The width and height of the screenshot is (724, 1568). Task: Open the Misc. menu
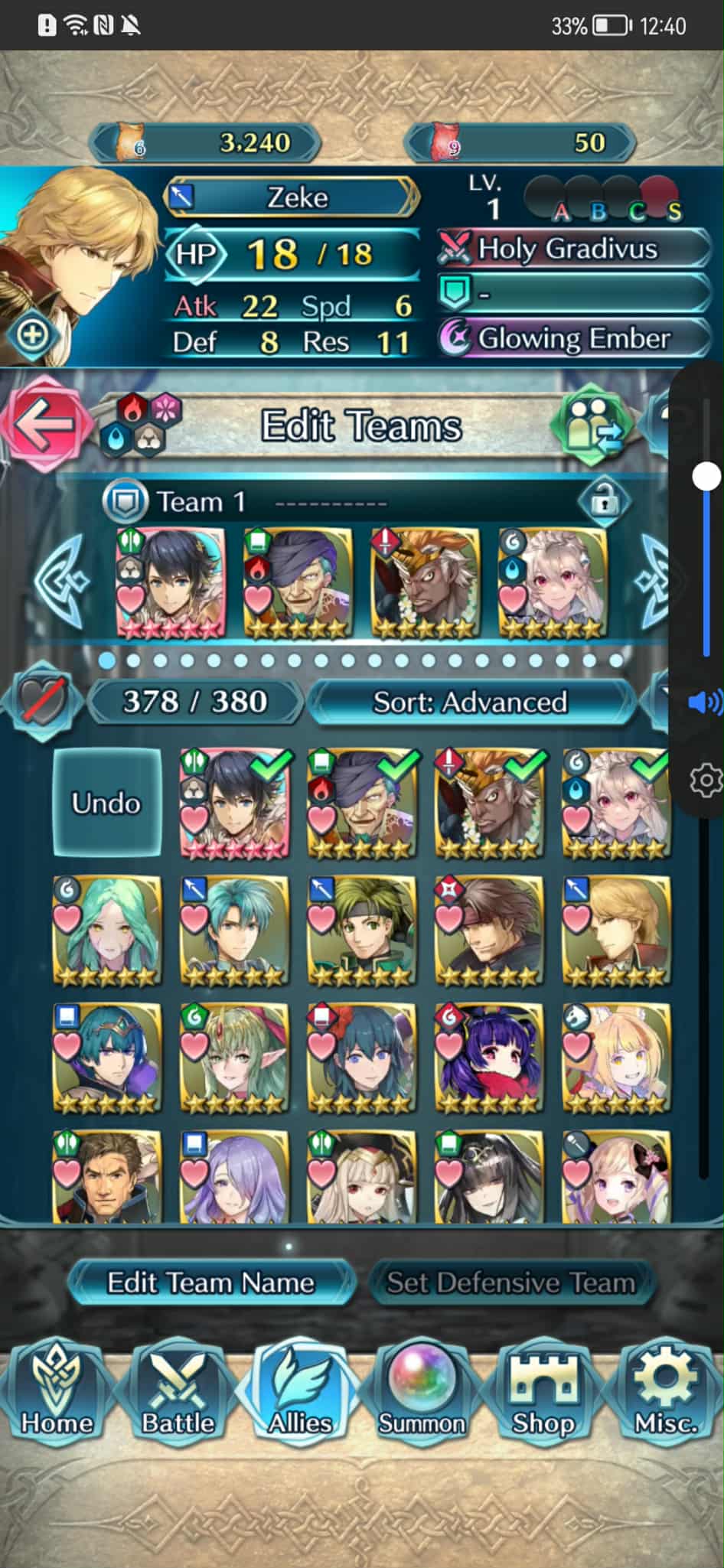point(664,1394)
